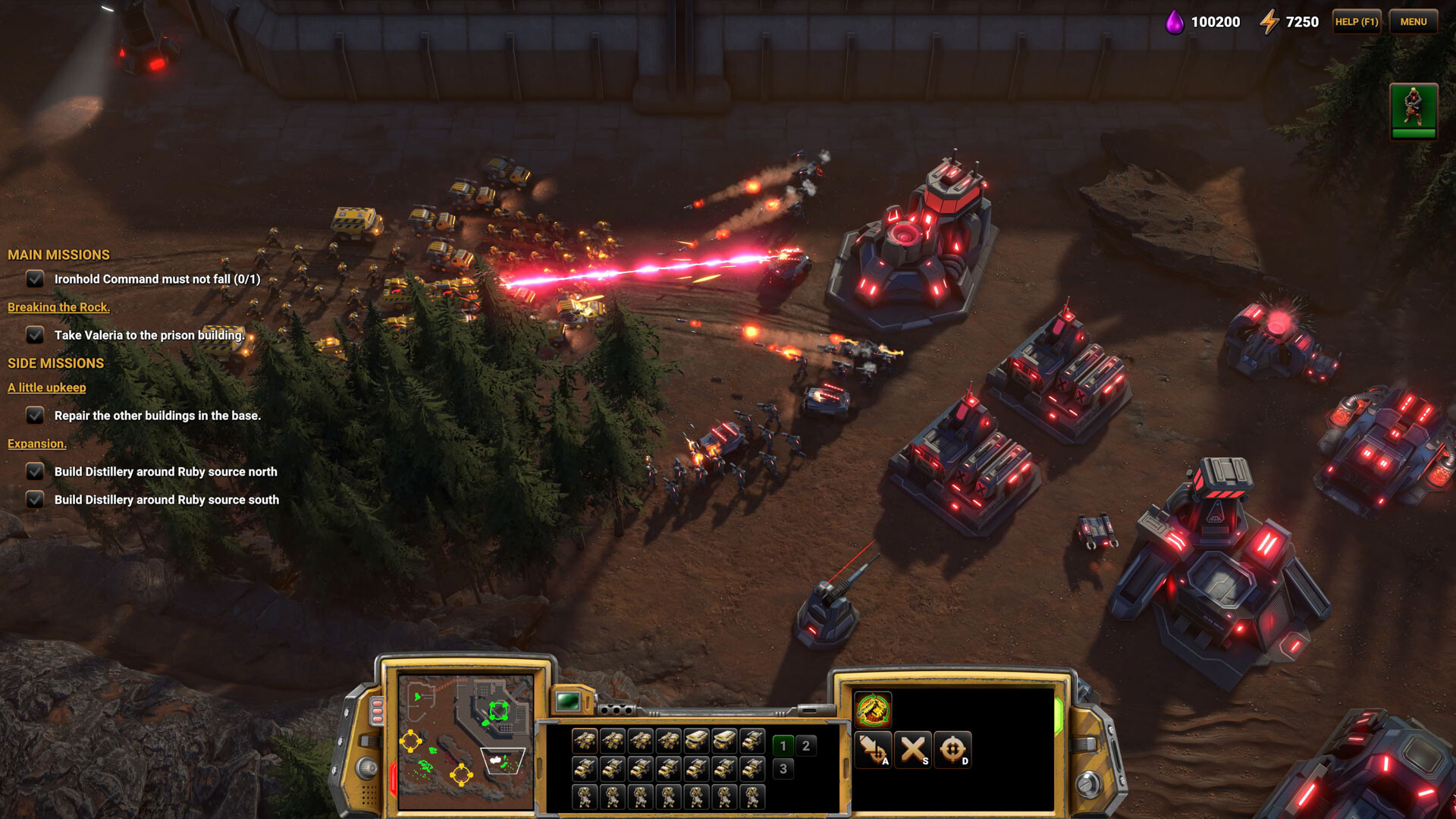The image size is (1456, 819).
Task: Switch to selection page 3
Action: [x=783, y=769]
